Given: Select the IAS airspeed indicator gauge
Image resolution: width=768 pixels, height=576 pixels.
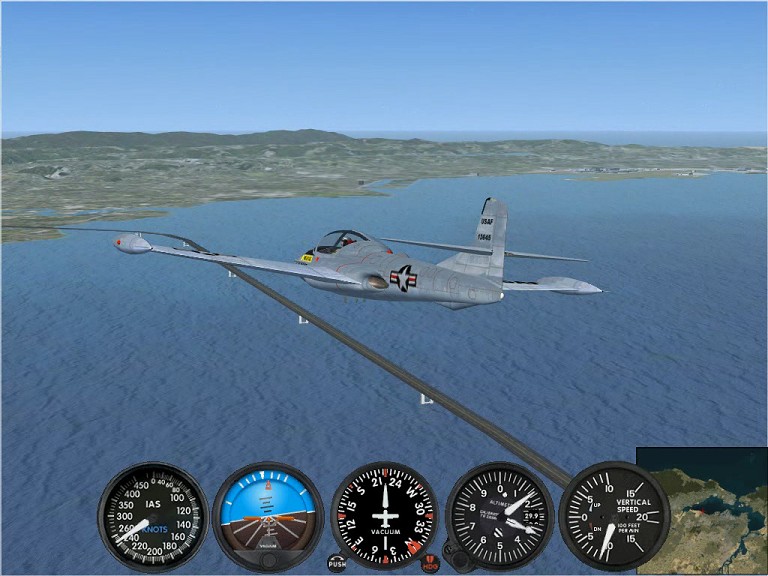Looking at the screenshot, I should 153,516.
